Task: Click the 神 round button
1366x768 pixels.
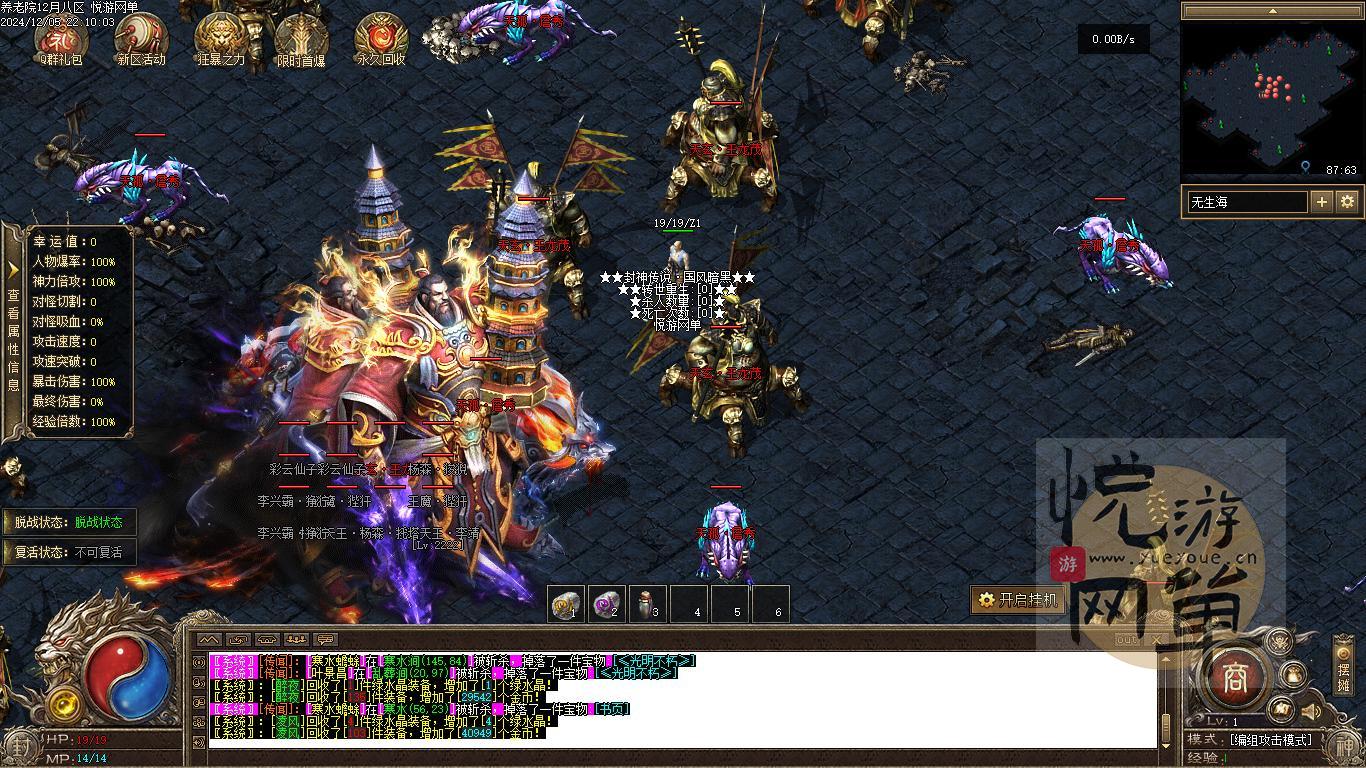Action: pyautogui.click(x=1341, y=745)
